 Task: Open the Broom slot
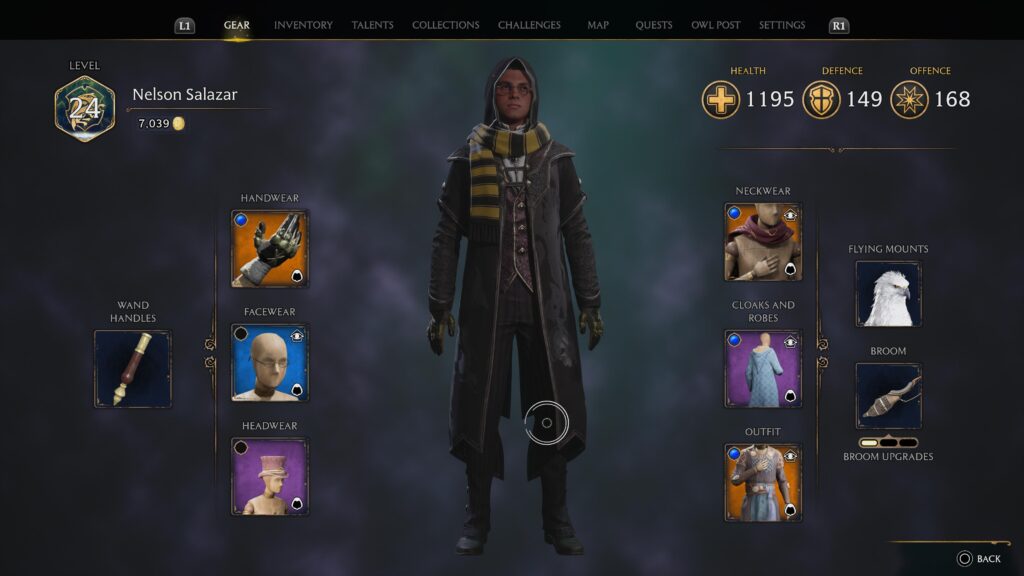(888, 396)
